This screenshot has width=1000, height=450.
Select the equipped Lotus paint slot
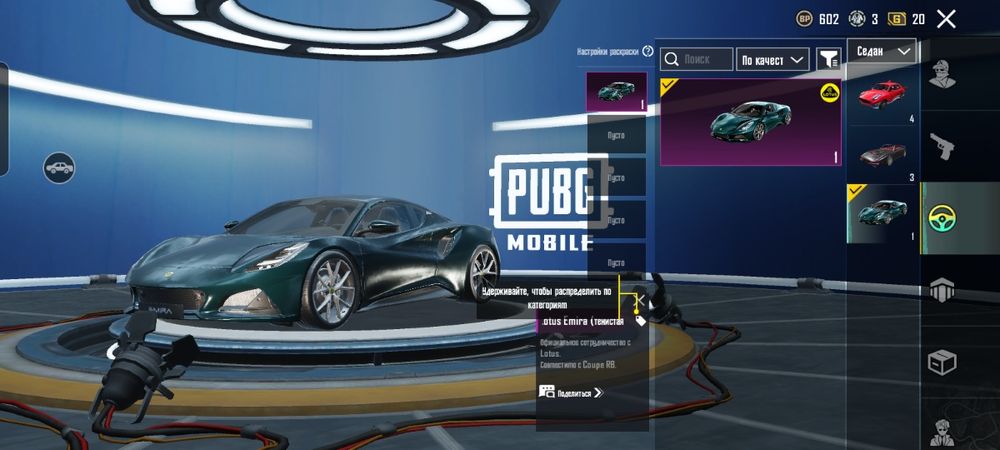615,92
